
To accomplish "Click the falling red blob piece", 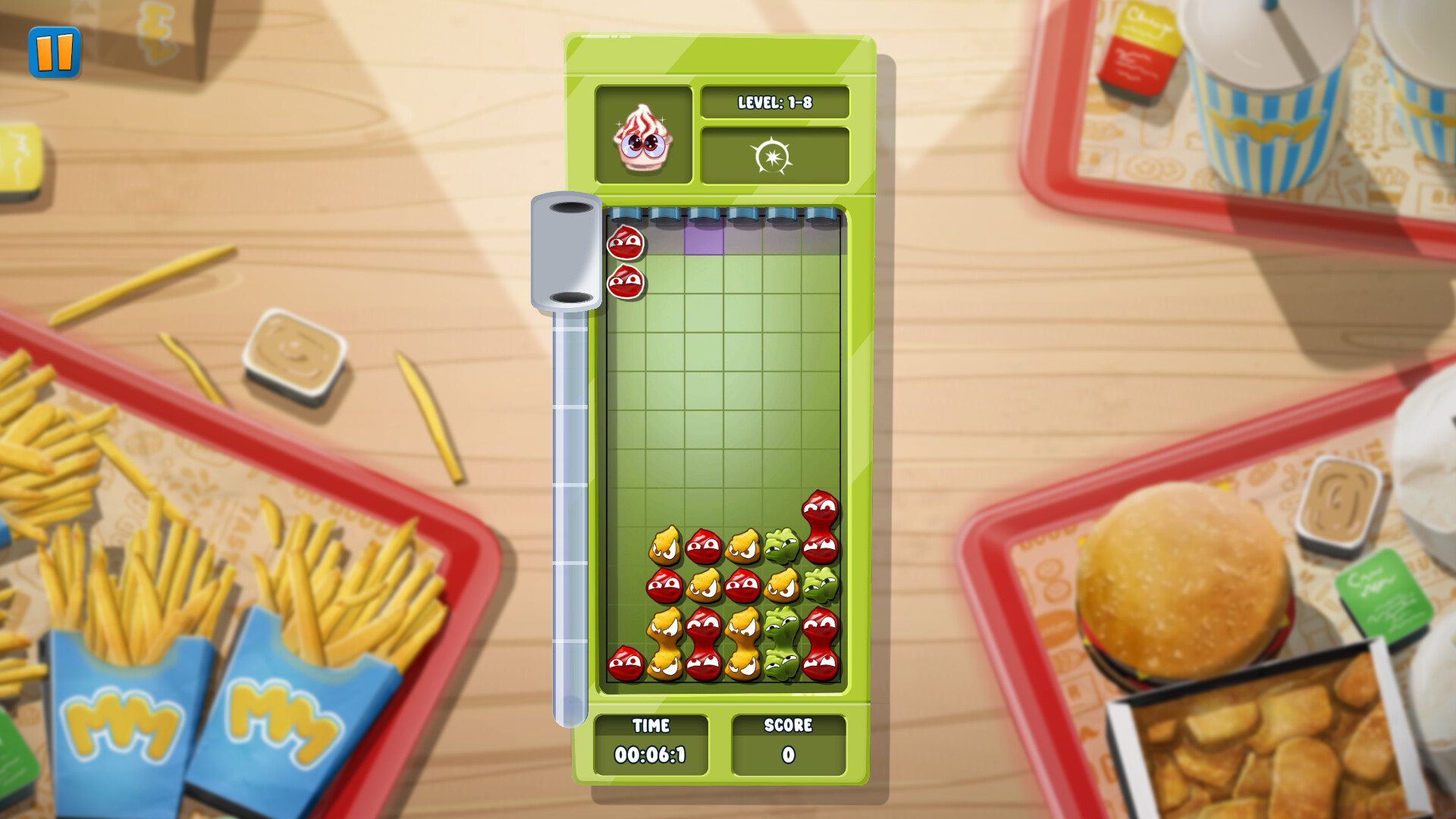I will (x=624, y=243).
